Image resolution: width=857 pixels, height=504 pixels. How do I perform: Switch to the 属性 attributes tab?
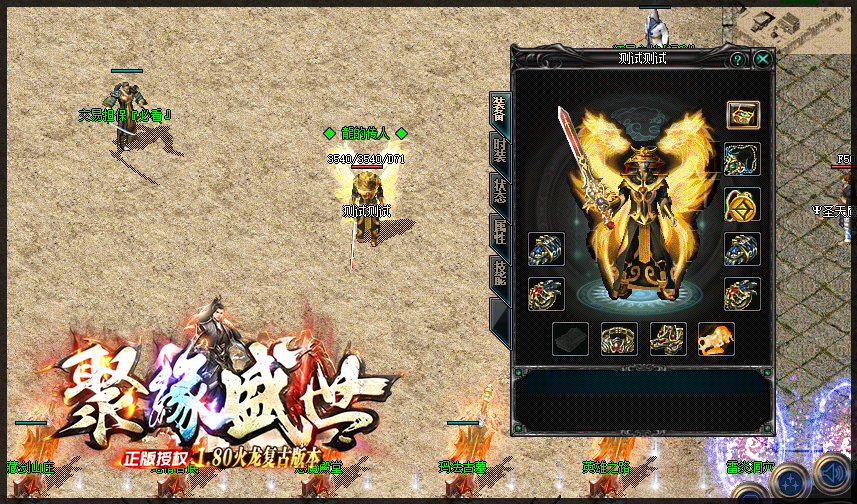[x=498, y=232]
